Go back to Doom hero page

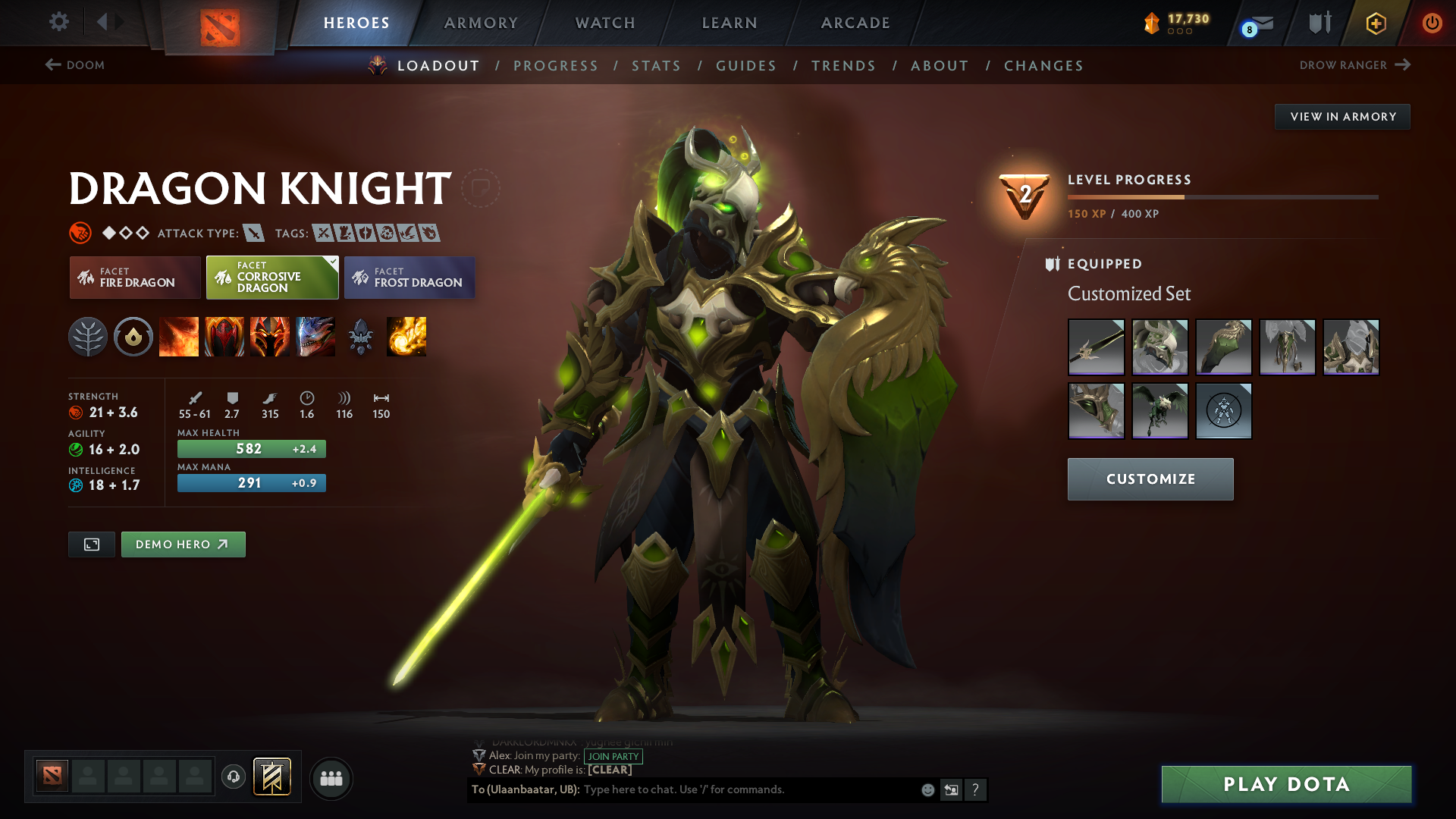pyautogui.click(x=76, y=65)
